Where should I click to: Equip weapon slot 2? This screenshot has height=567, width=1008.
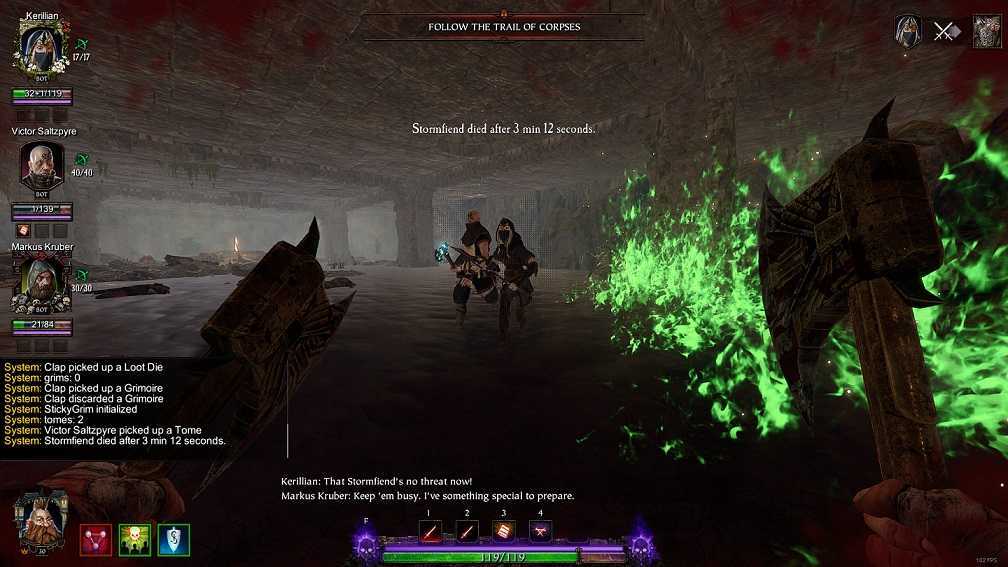click(x=467, y=532)
